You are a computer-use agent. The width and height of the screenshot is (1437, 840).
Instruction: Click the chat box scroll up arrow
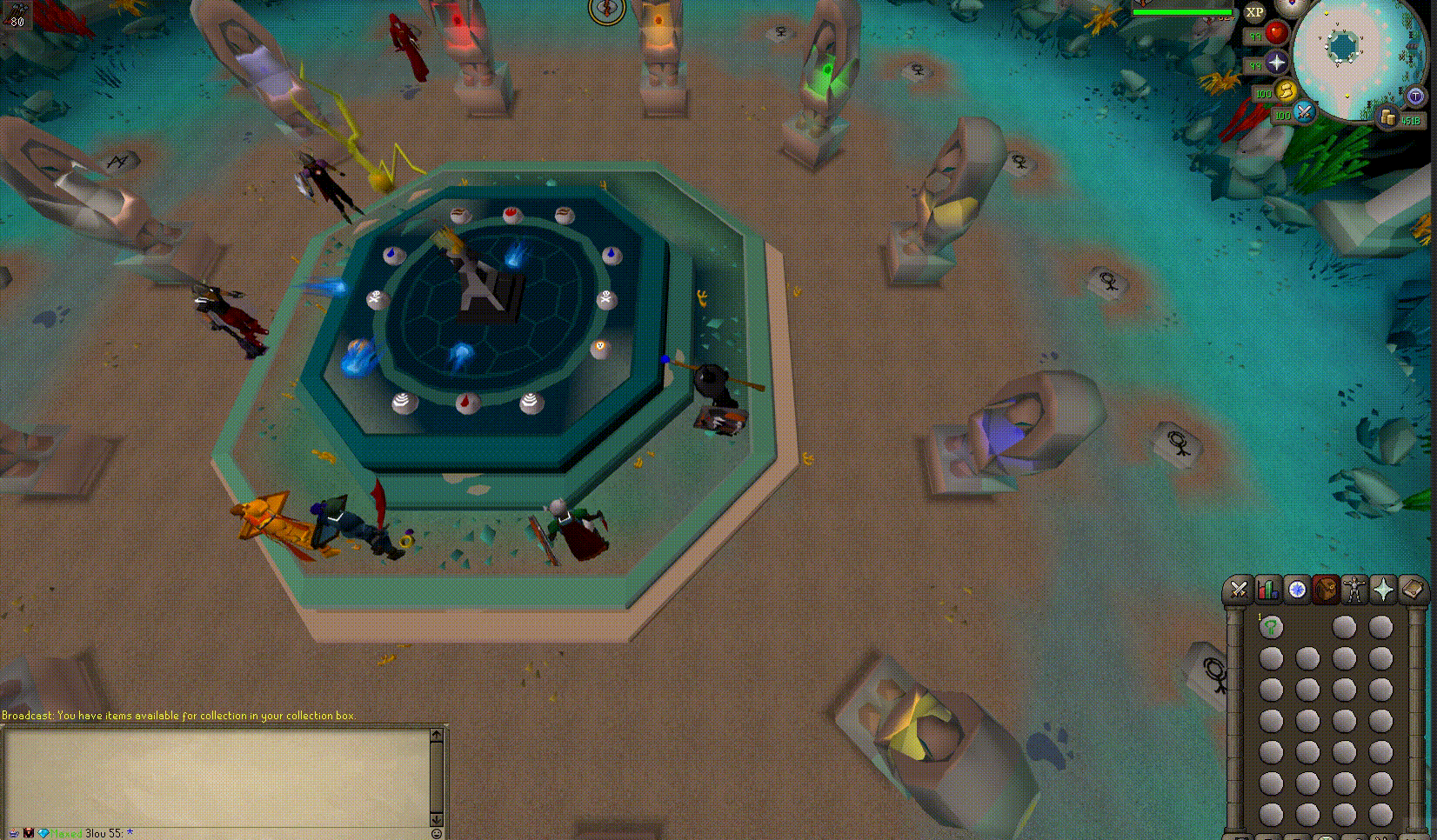[437, 735]
